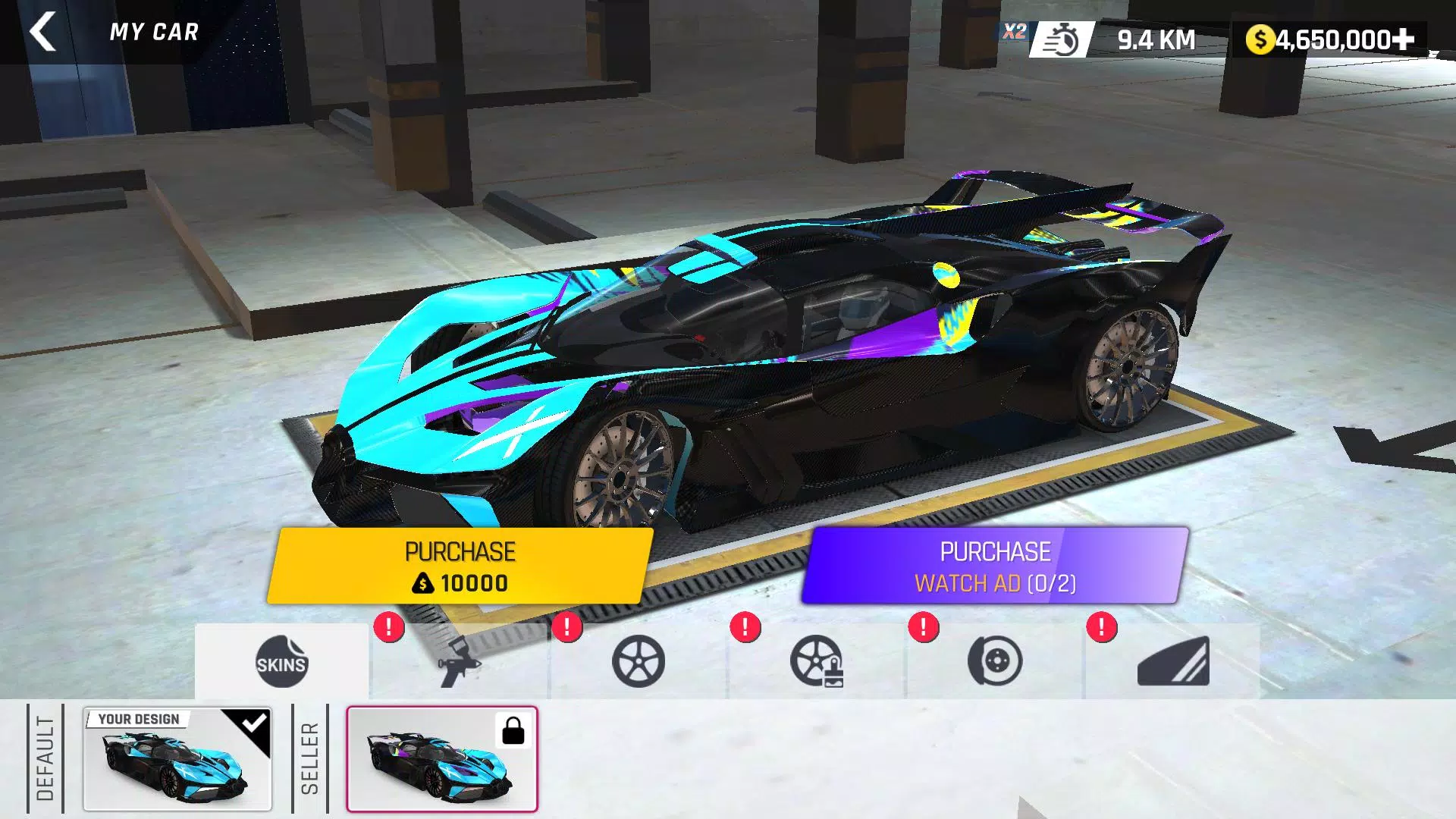The image size is (1456, 819).
Task: Select the locked seller skin thumbnail
Action: click(x=442, y=760)
